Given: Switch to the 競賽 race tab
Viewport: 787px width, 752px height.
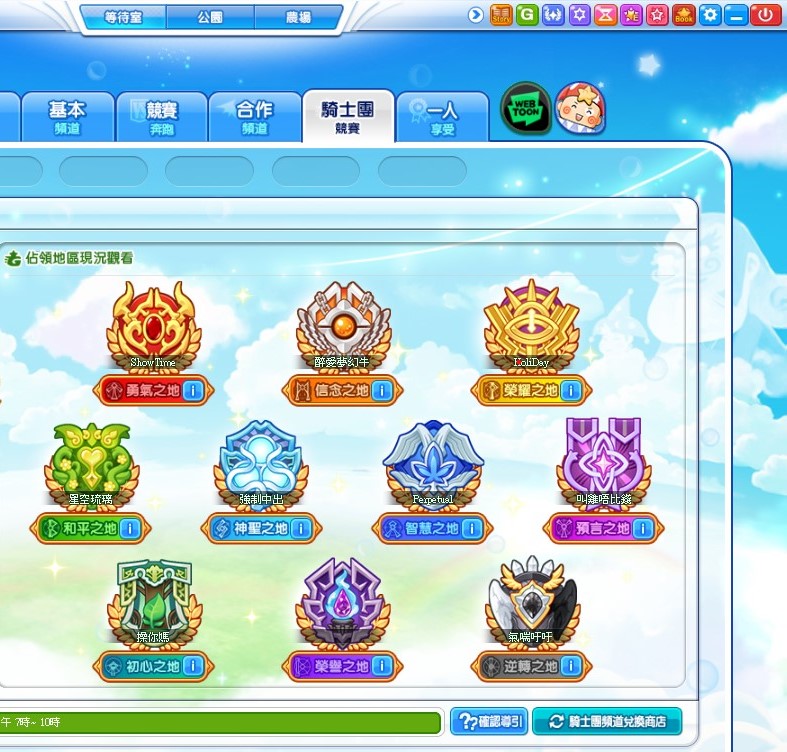Looking at the screenshot, I should point(161,118).
